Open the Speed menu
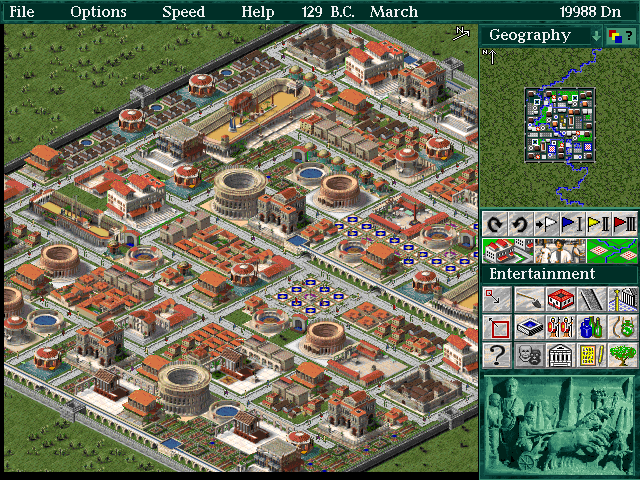 coord(183,12)
